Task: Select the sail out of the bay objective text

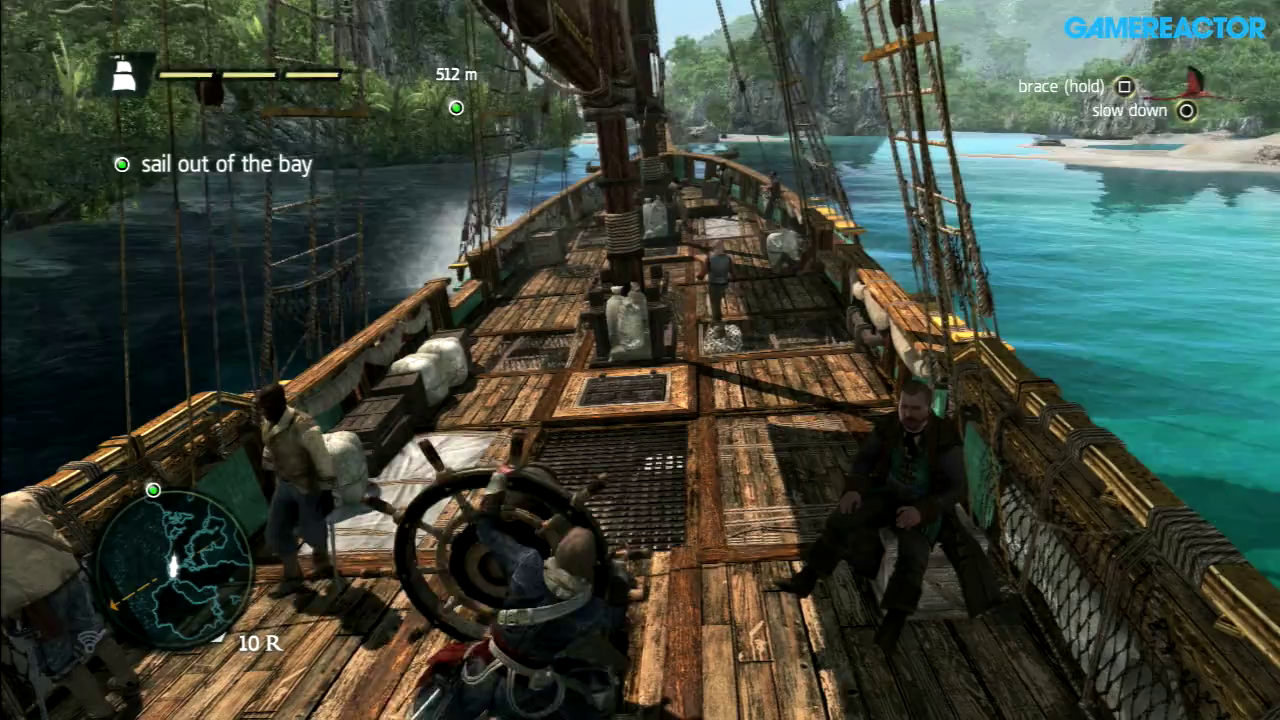Action: 229,164
